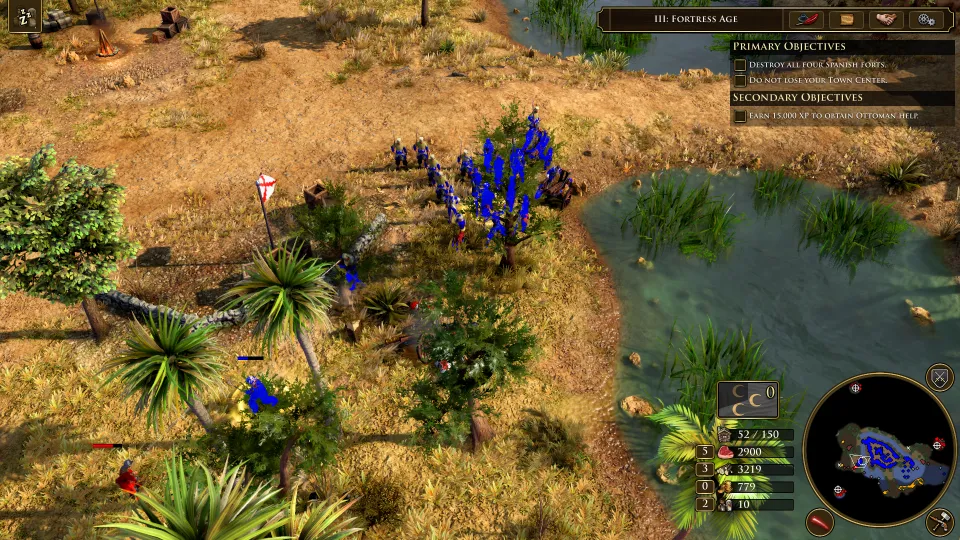
Task: Open the parchment scroll objectives button
Action: coord(846,19)
